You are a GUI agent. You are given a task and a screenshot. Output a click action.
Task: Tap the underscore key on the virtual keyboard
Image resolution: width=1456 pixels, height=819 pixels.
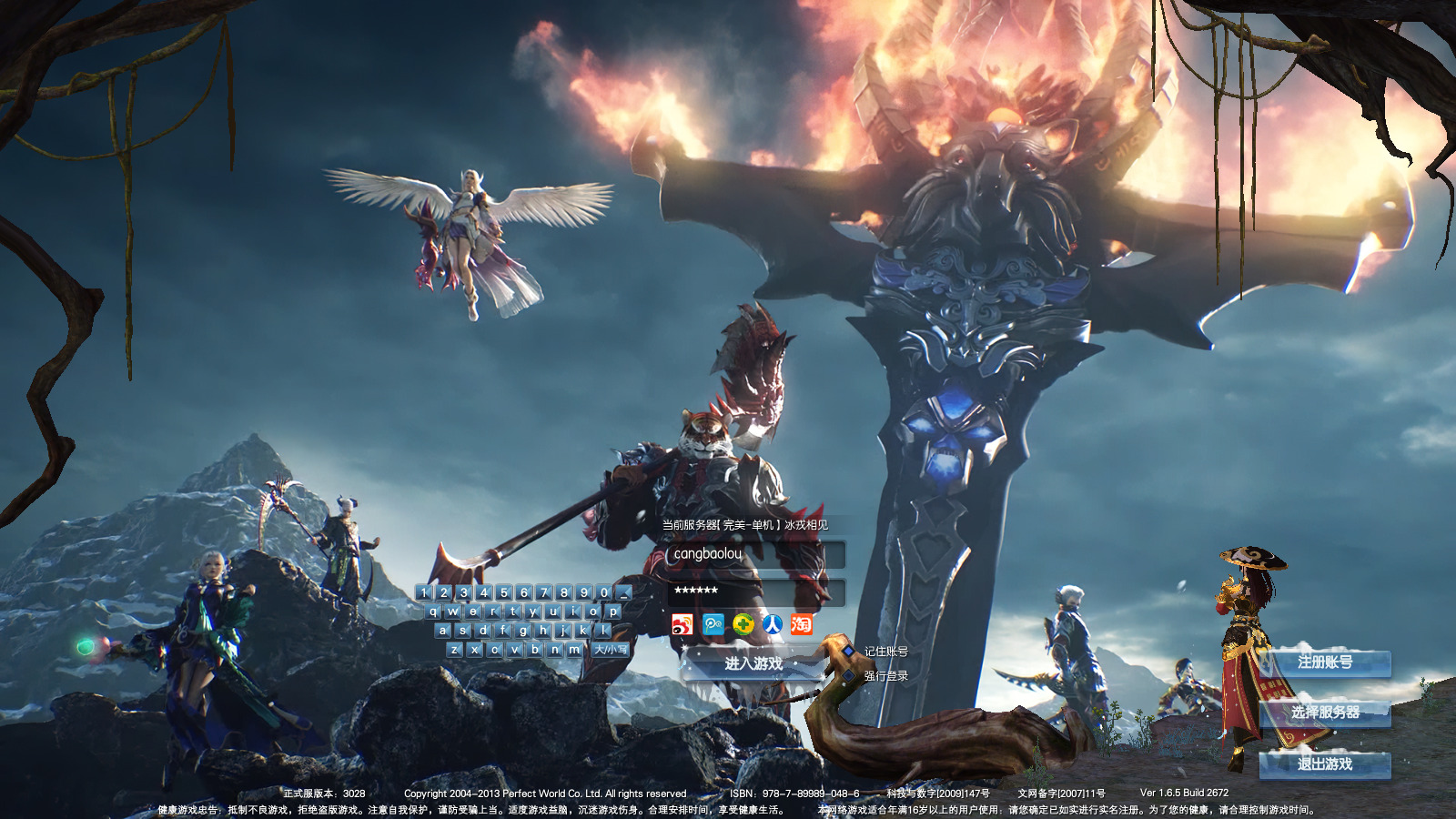coord(624,592)
